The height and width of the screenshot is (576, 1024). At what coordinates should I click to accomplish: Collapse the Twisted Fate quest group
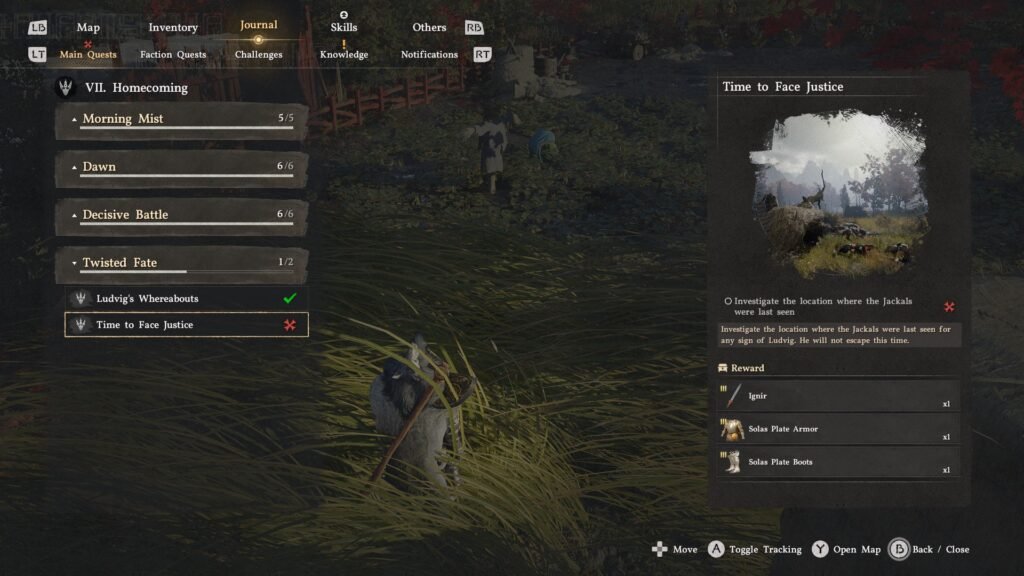(181, 263)
